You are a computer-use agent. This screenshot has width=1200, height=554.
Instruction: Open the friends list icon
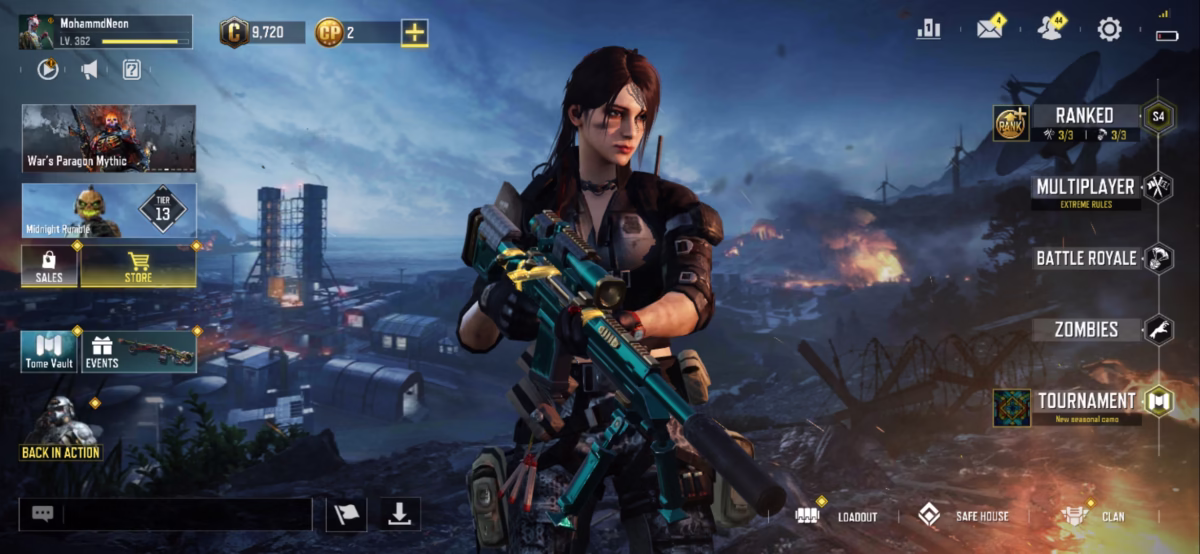pyautogui.click(x=1049, y=29)
